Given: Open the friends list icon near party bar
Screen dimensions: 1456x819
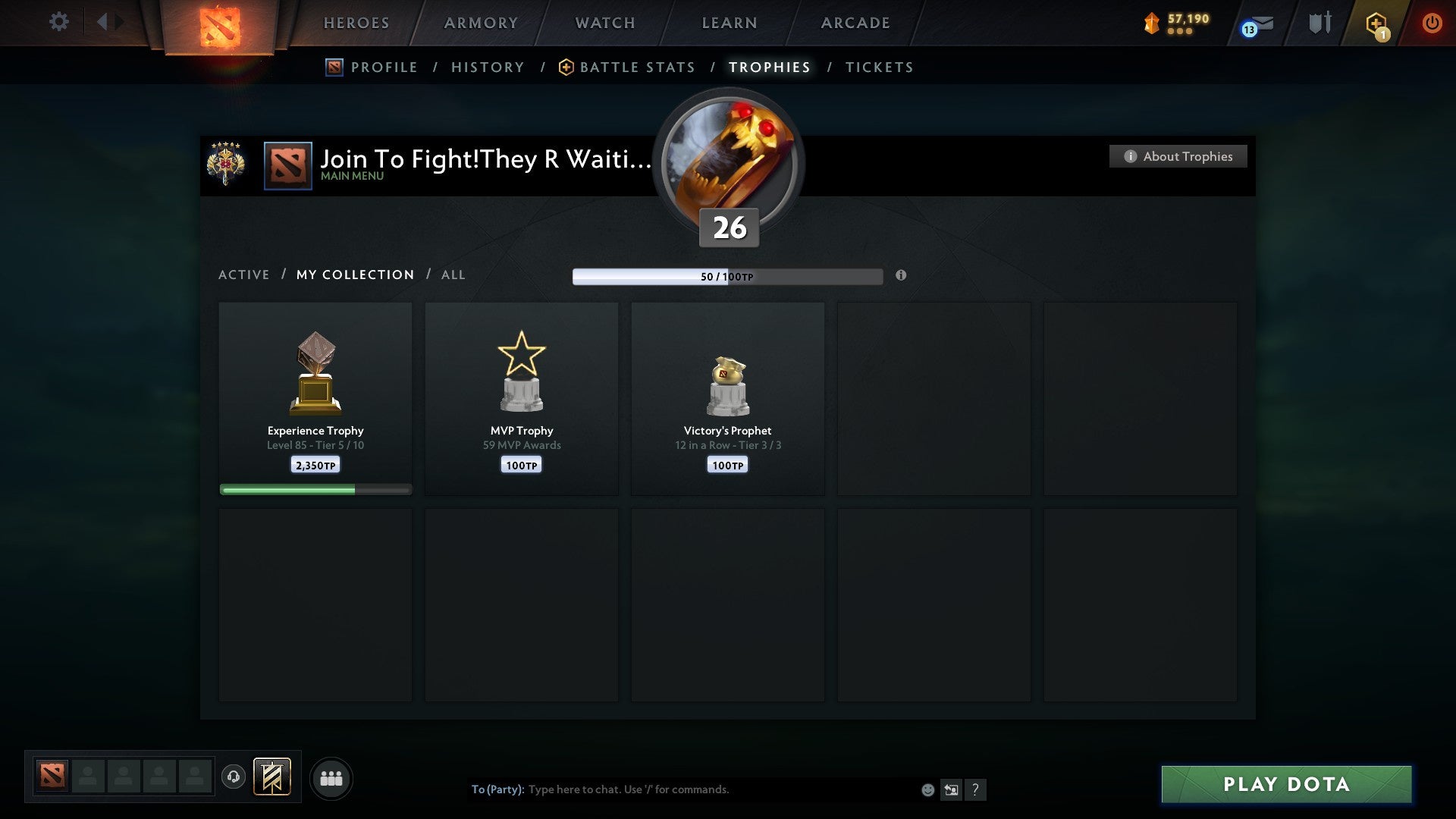Looking at the screenshot, I should (x=331, y=778).
